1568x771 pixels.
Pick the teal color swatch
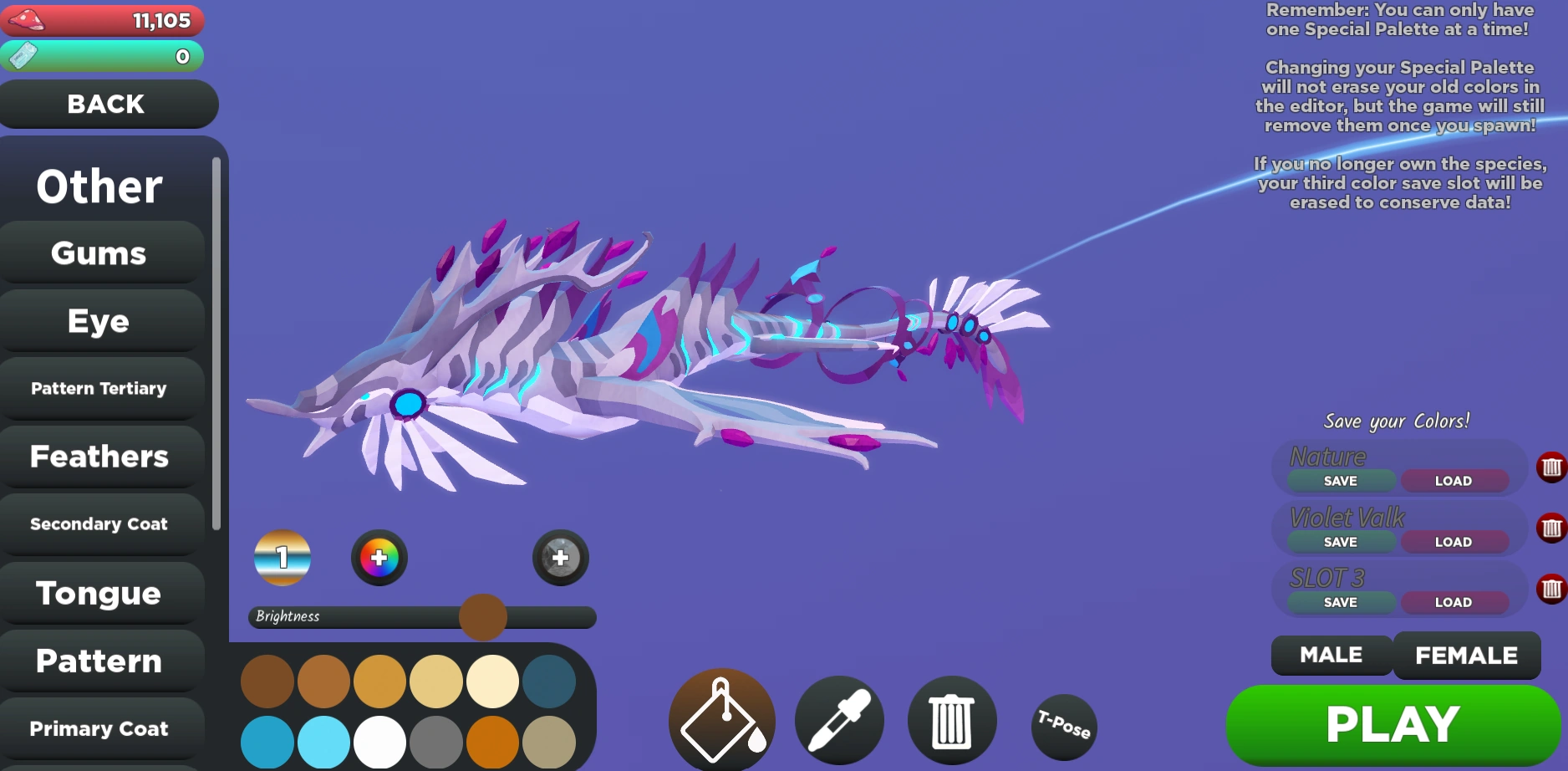[x=548, y=682]
